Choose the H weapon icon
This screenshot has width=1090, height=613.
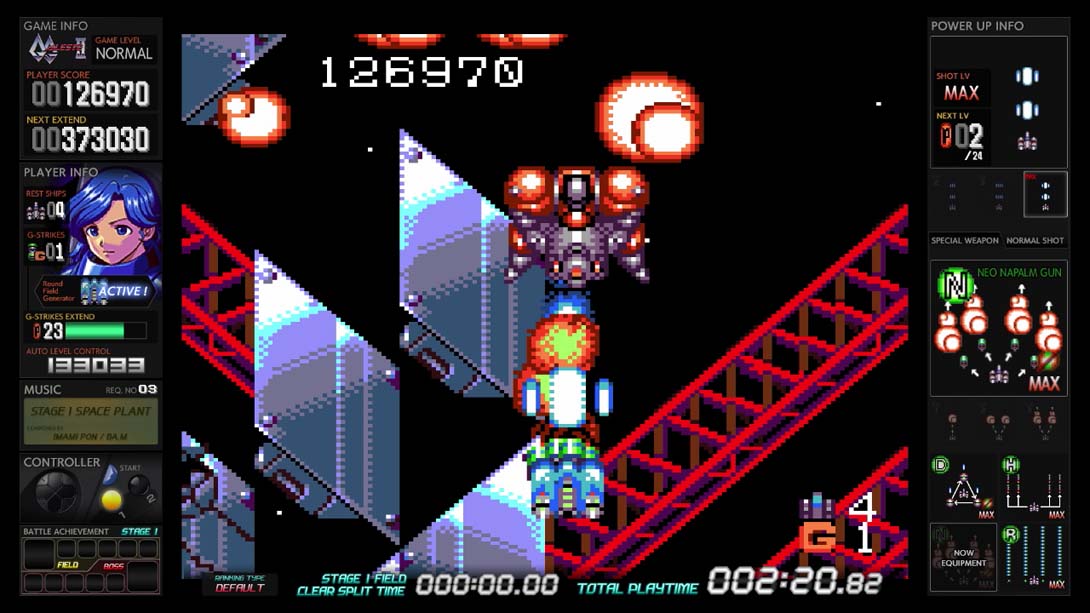pyautogui.click(x=1035, y=488)
